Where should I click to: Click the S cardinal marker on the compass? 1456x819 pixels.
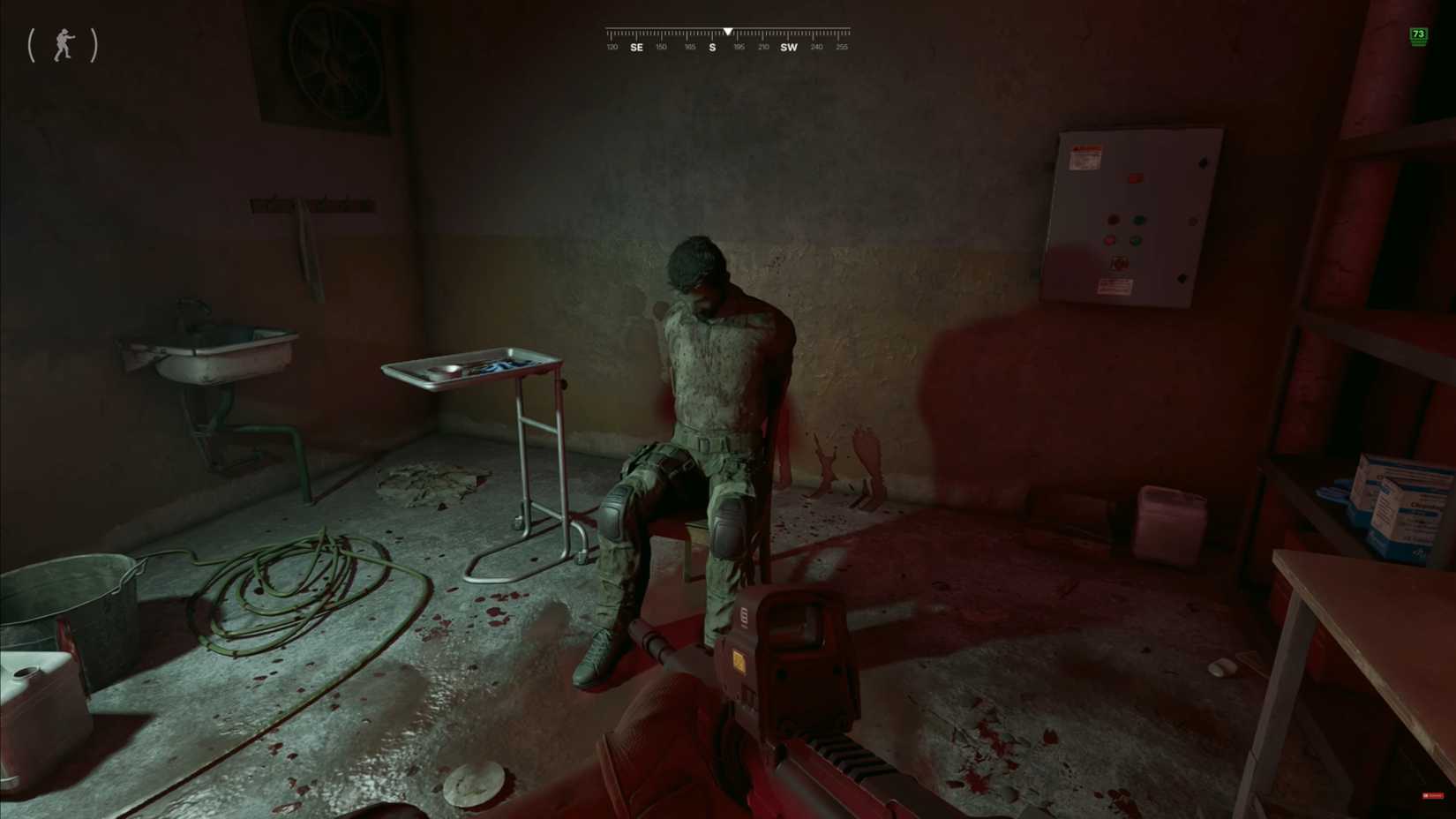tap(712, 47)
